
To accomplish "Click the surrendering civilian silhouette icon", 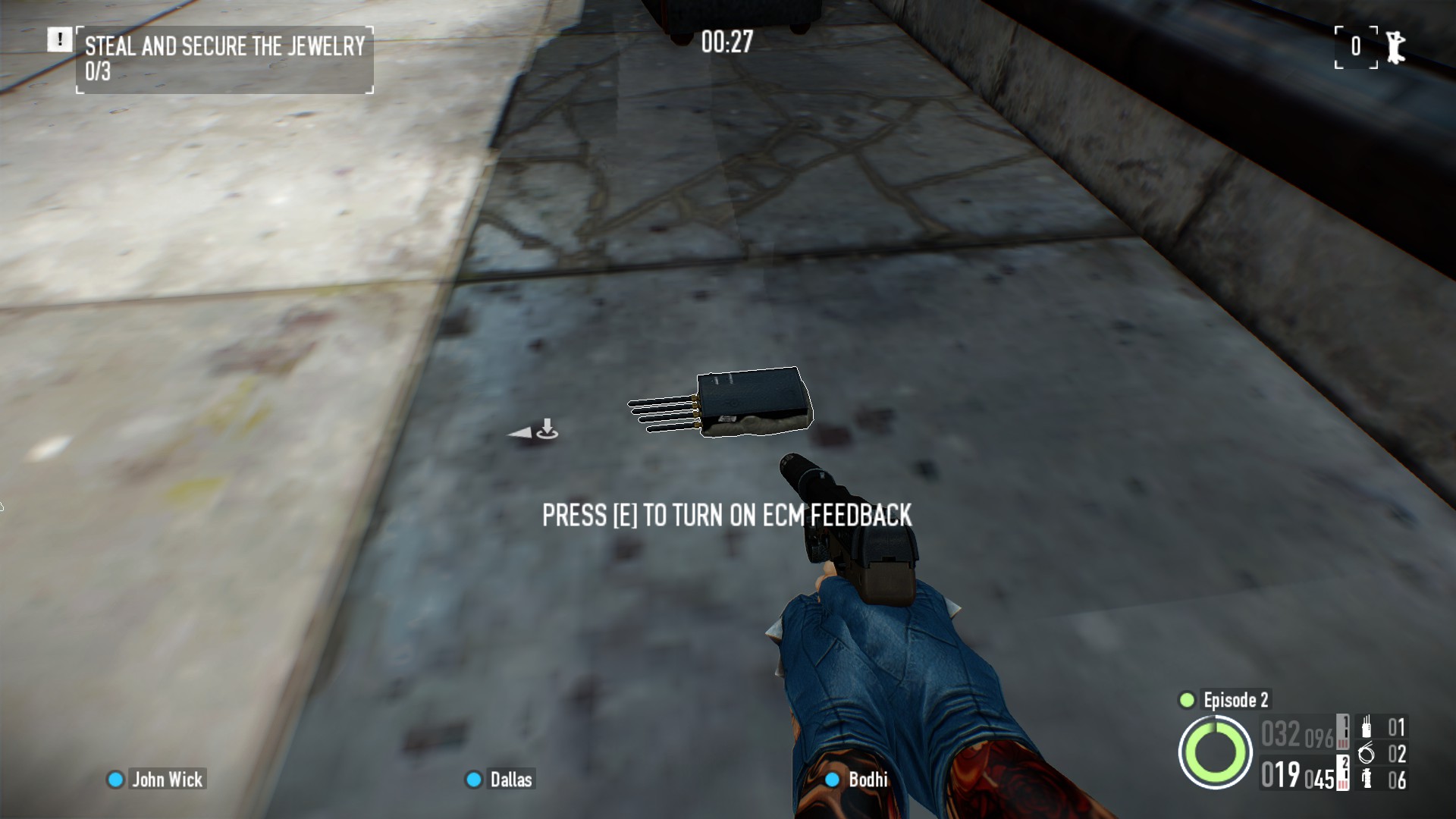I will click(1396, 45).
